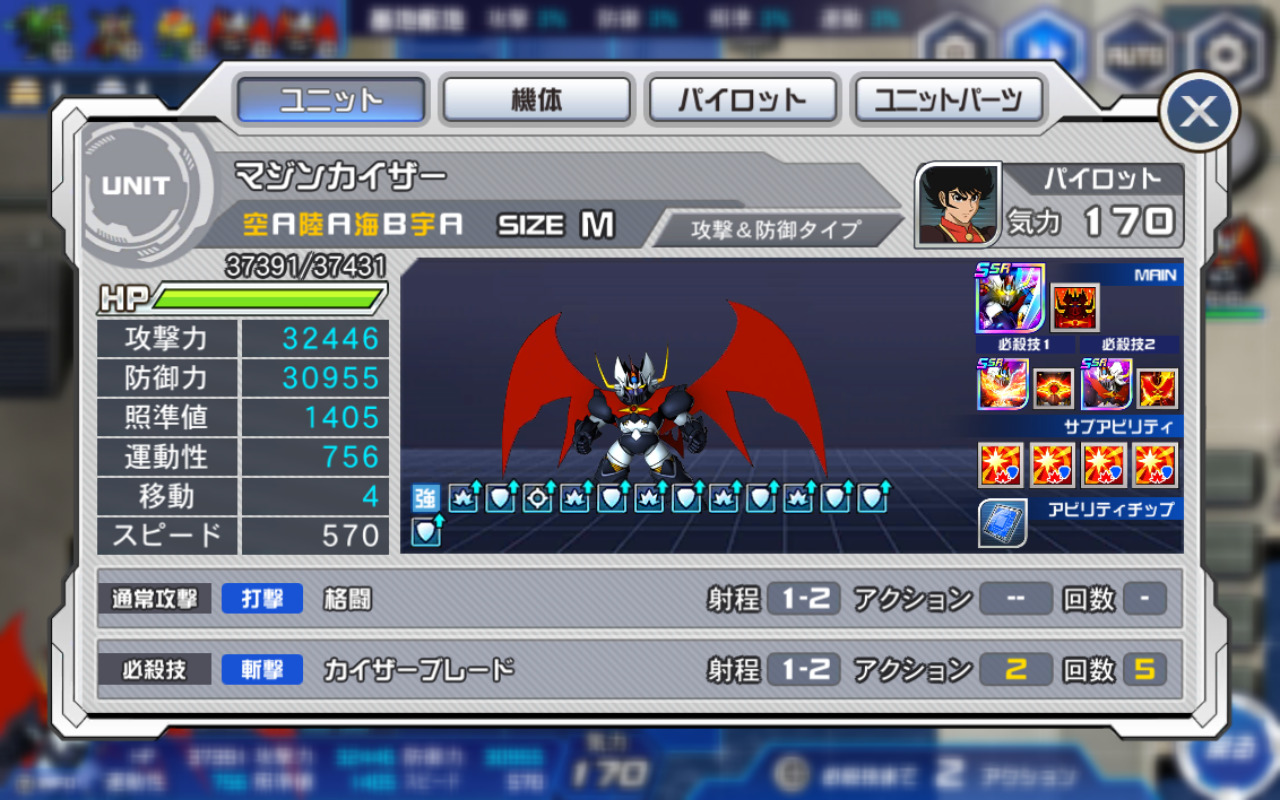Open the blue ability chip slot
Image resolution: width=1280 pixels, height=800 pixels.
(x=1001, y=524)
